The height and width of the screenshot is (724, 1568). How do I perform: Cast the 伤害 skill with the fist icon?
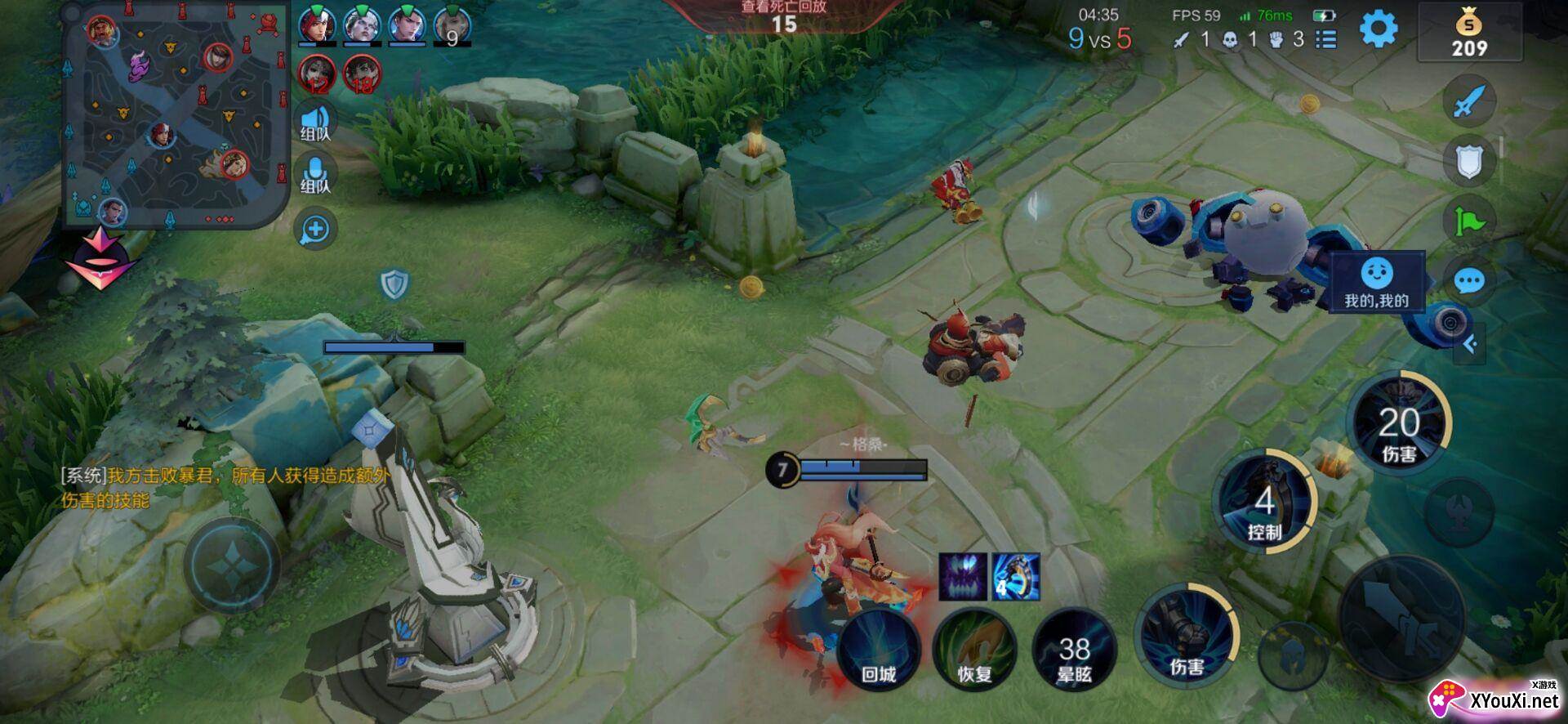coord(1186,636)
